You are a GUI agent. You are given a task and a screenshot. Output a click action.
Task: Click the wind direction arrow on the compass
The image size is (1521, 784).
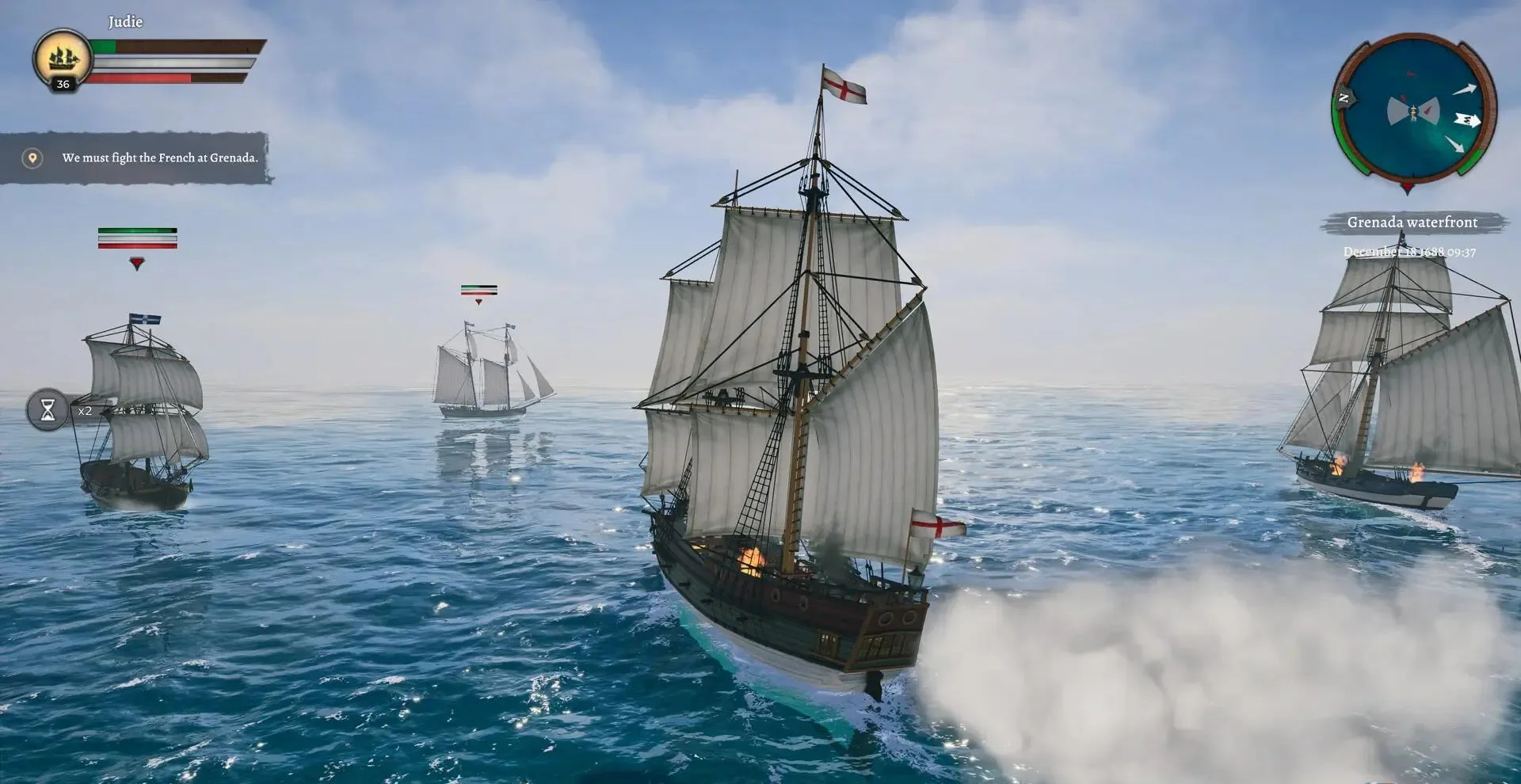(1467, 120)
